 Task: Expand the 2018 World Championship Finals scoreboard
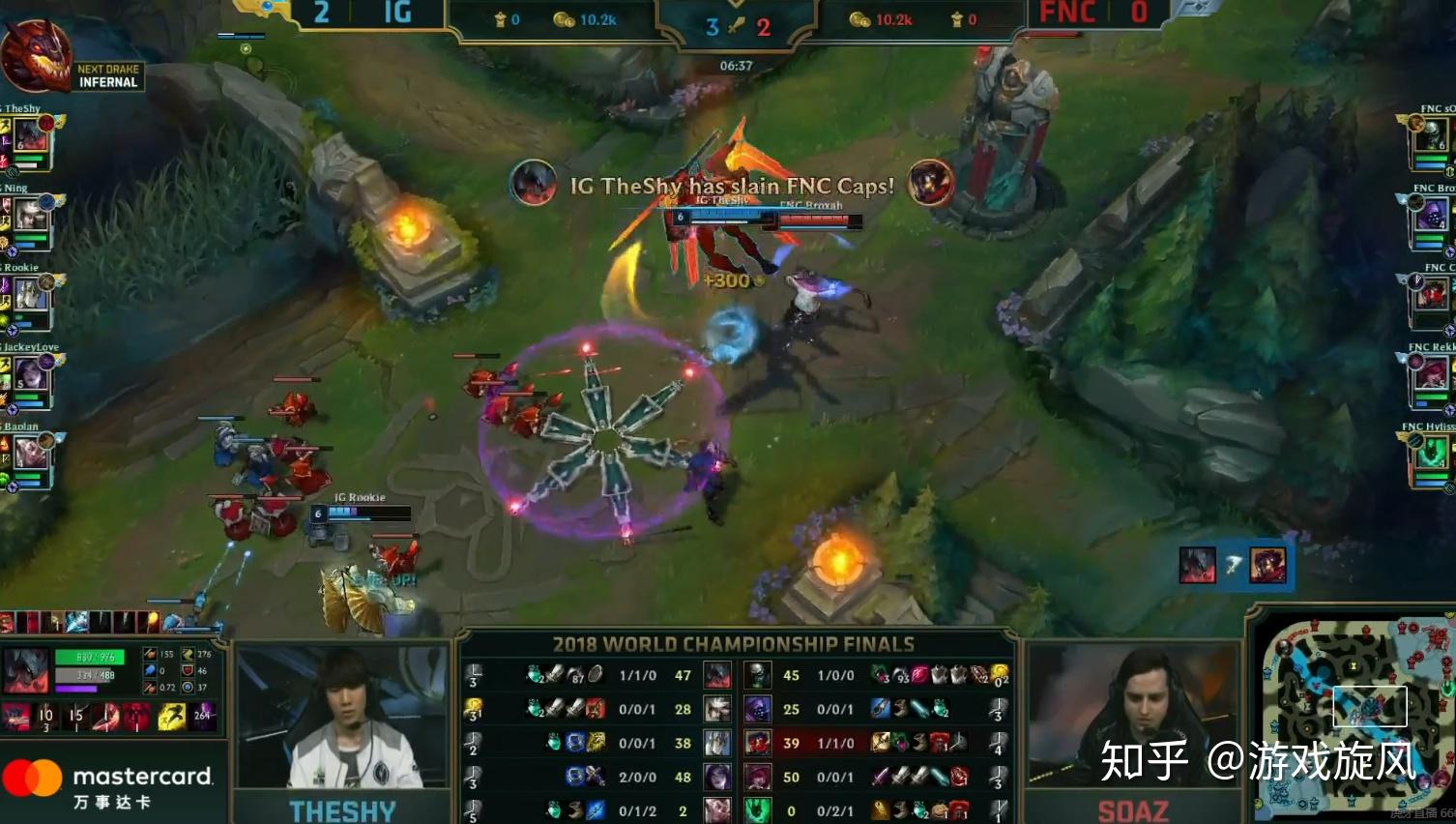click(734, 644)
